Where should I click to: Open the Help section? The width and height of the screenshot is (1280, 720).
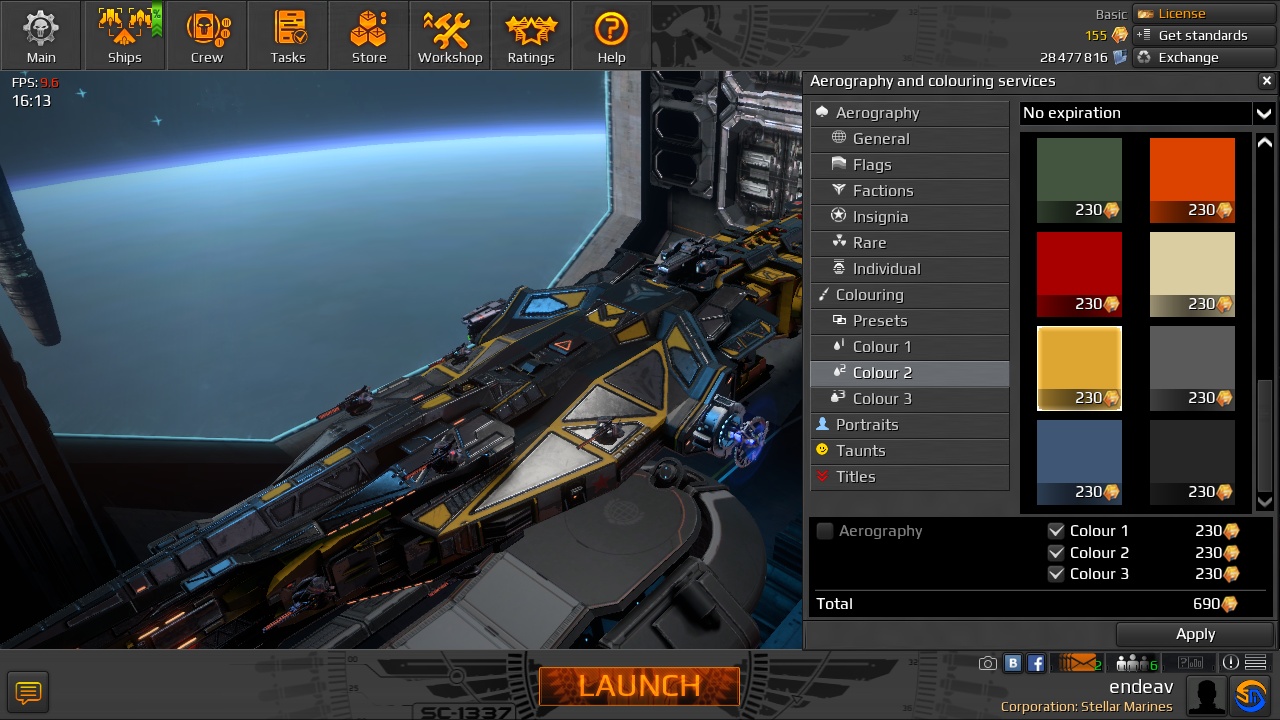pos(611,35)
